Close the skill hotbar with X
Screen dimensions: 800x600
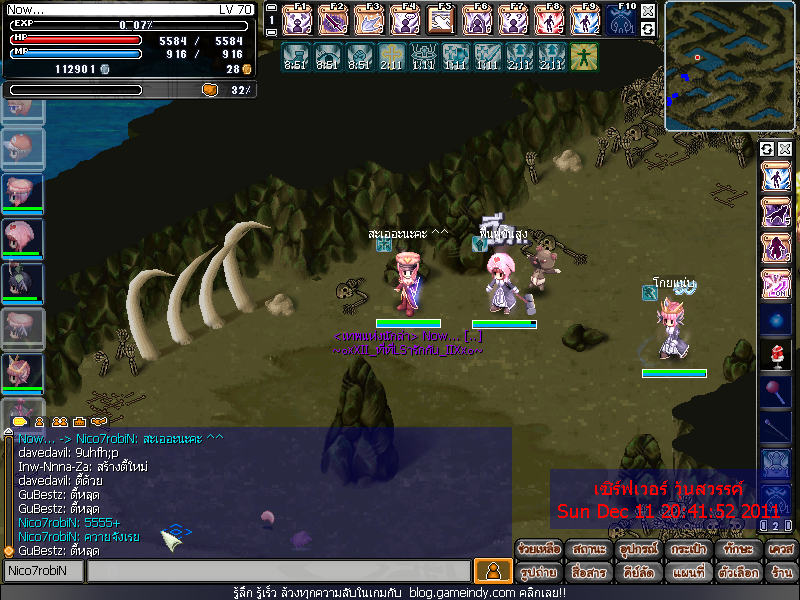(x=648, y=11)
